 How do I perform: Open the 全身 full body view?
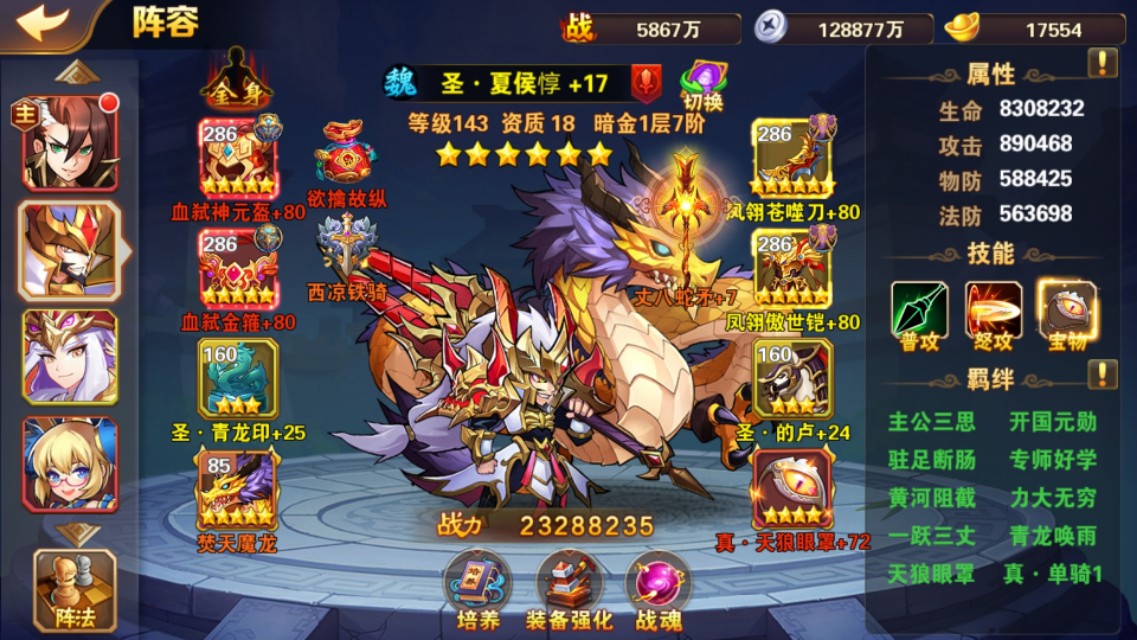coord(236,80)
